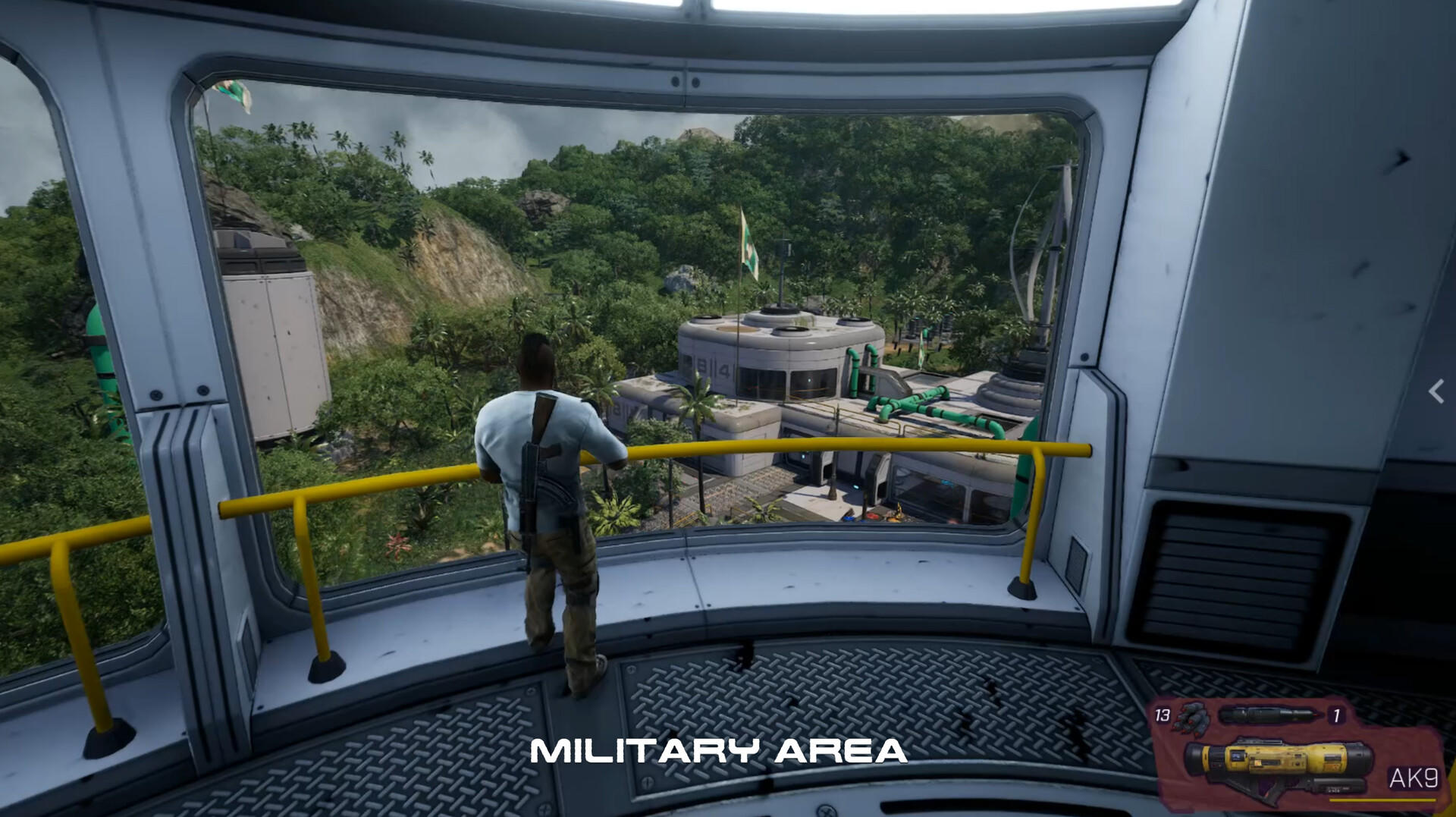Viewport: 1456px width, 817px height.
Task: Click the rocket projectile icon in the HUD
Action: [x=1269, y=714]
